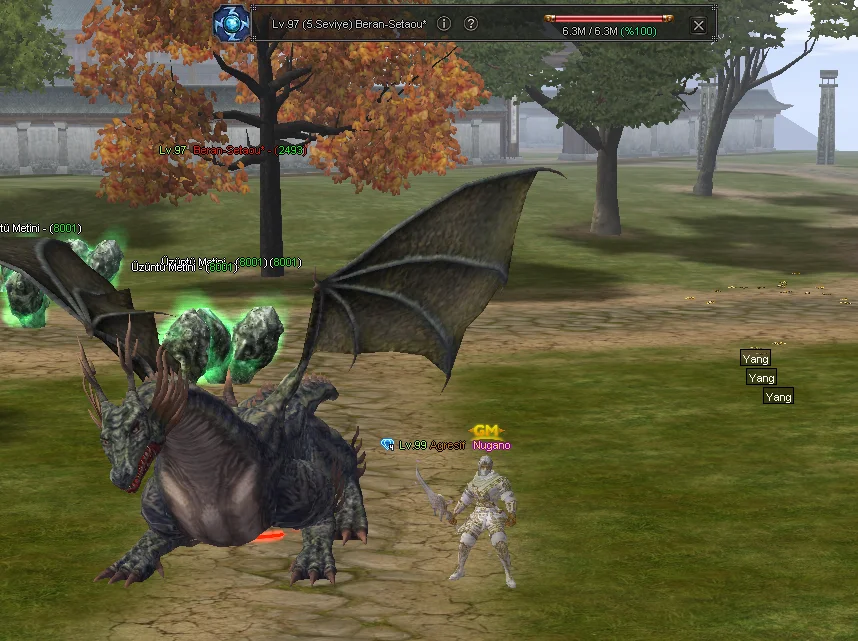Click the question mark help icon
The width and height of the screenshot is (858, 641).
[471, 23]
